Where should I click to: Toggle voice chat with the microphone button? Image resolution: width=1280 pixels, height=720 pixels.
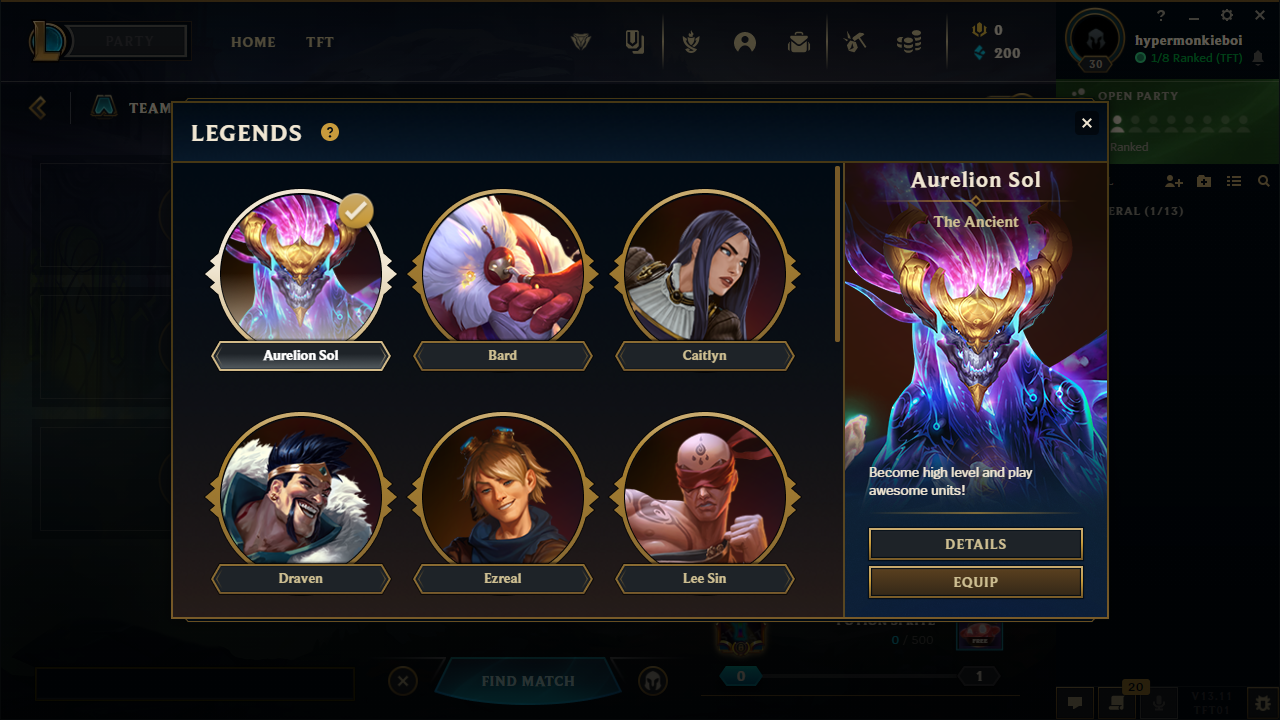[1158, 702]
